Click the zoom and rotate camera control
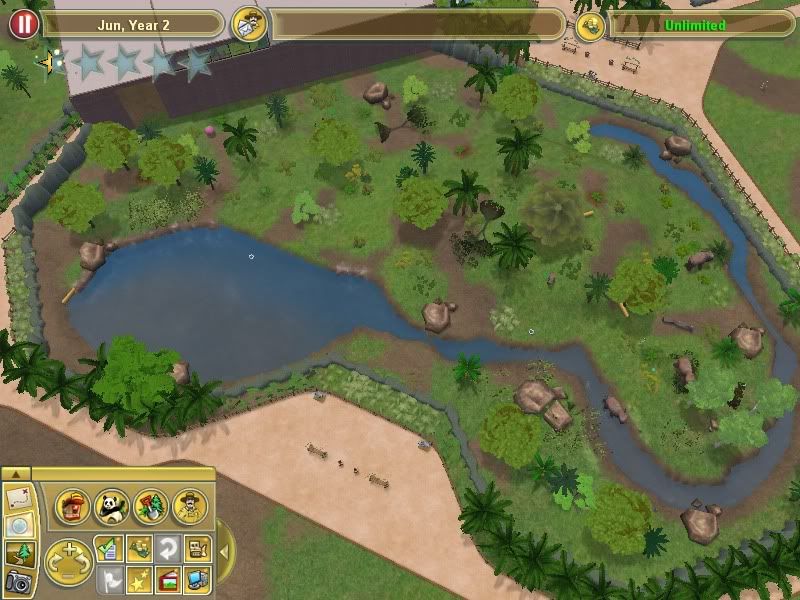 coord(70,561)
